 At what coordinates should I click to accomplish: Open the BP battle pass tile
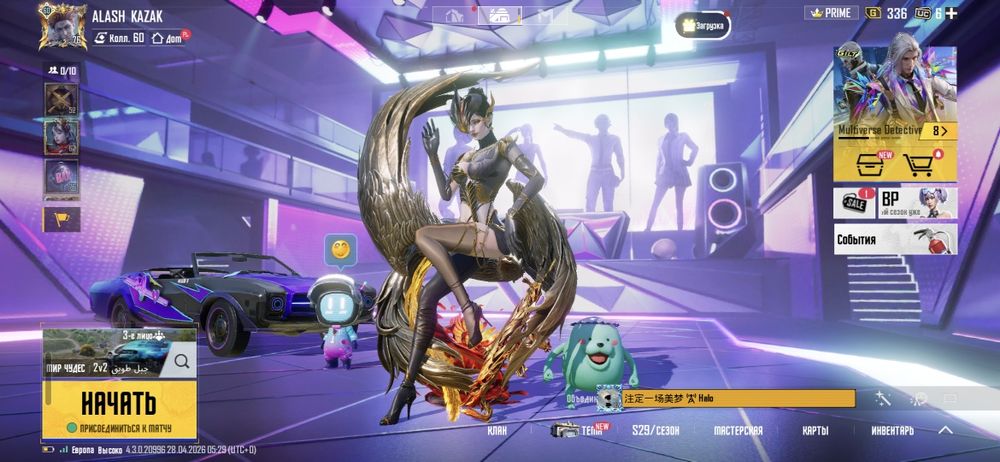click(x=917, y=202)
